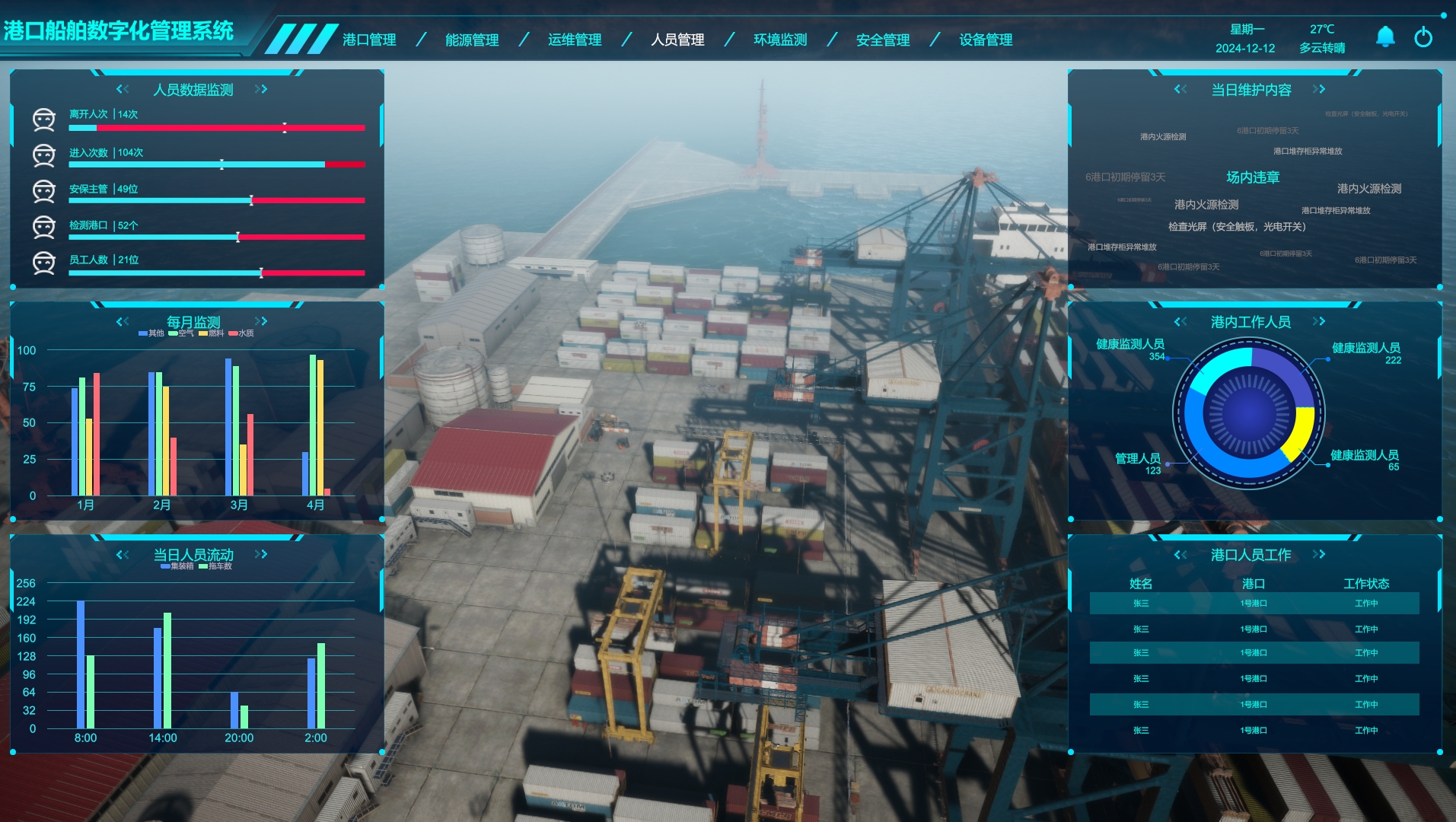
Task: Open the 设备管理 tab
Action: click(x=986, y=40)
